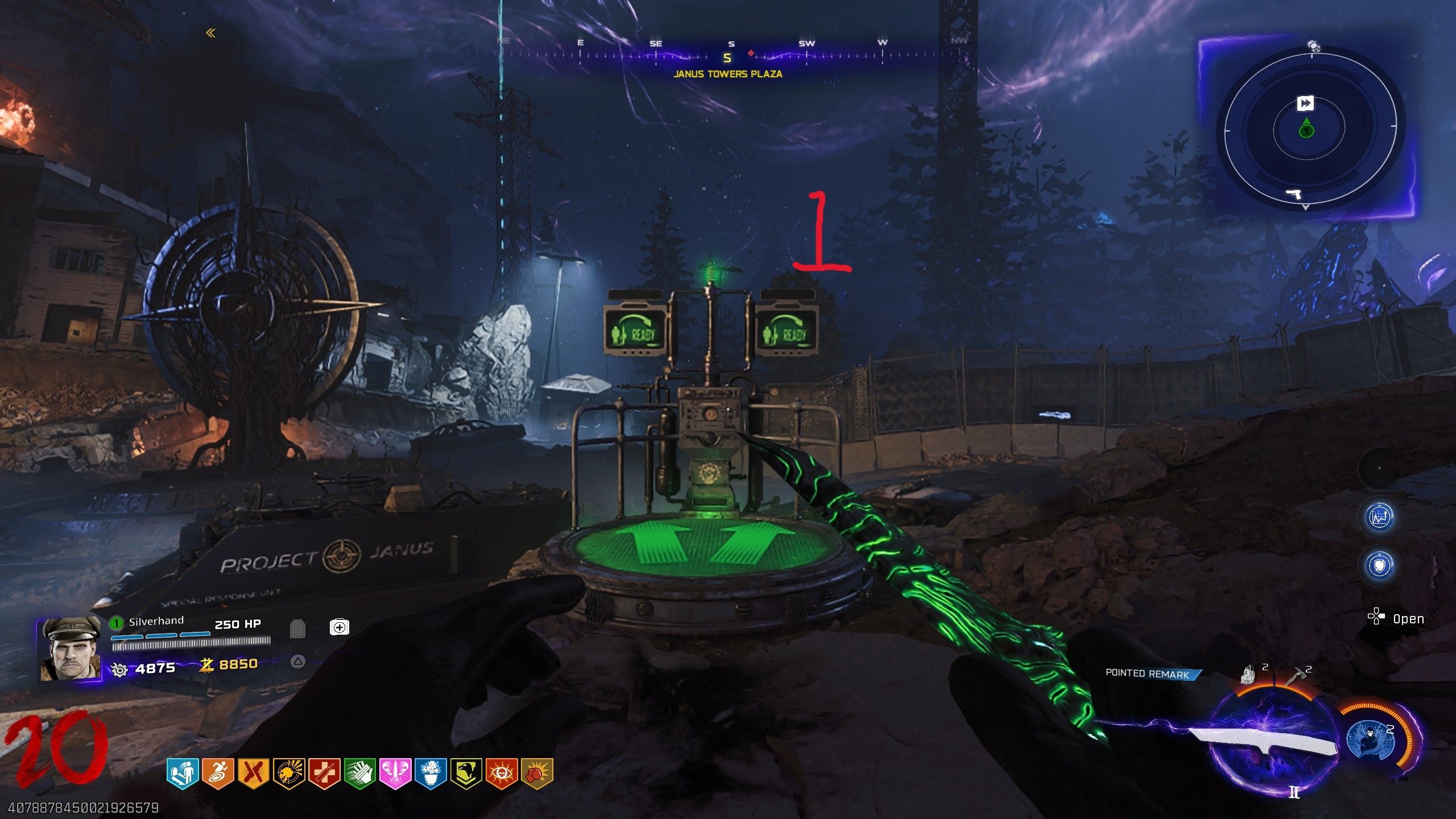Click the pink Elemental Pop perk icon
Viewport: 1456px width, 819px height.
(395, 774)
